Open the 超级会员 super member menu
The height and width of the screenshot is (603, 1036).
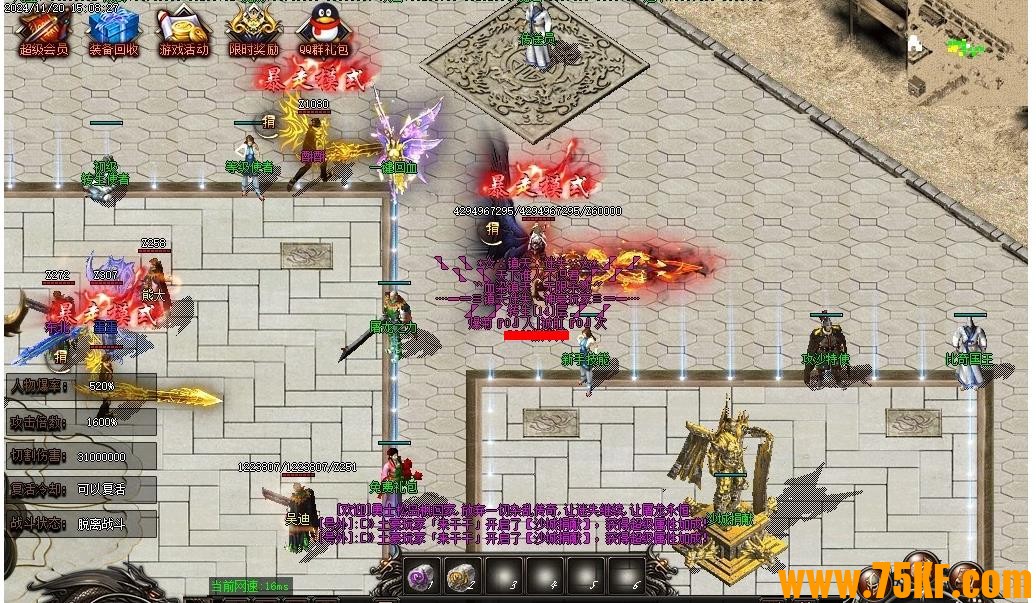click(x=41, y=30)
